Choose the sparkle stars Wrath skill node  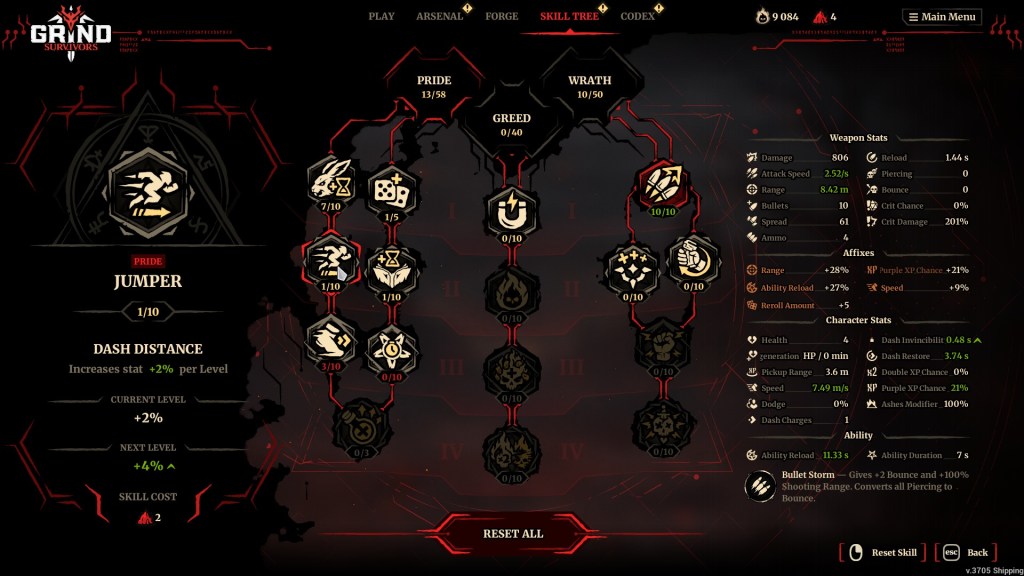coord(632,268)
